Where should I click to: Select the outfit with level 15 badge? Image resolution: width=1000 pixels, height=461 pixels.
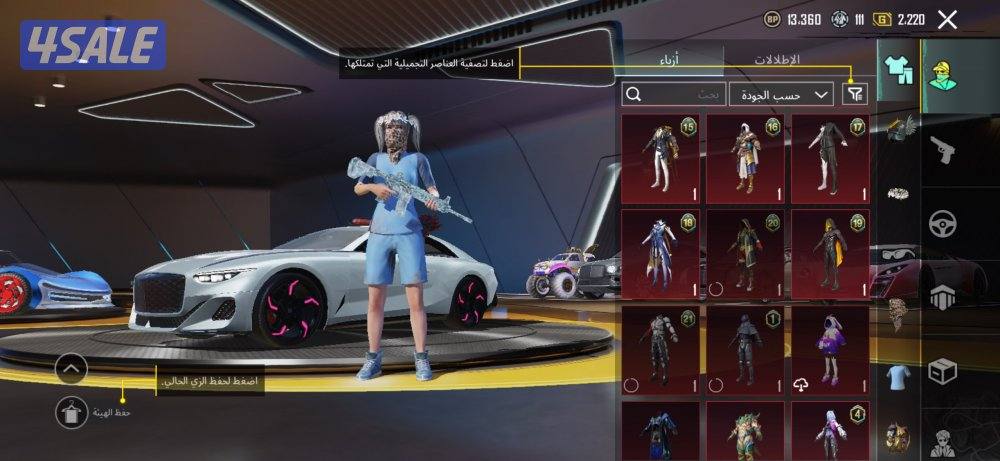[660, 158]
